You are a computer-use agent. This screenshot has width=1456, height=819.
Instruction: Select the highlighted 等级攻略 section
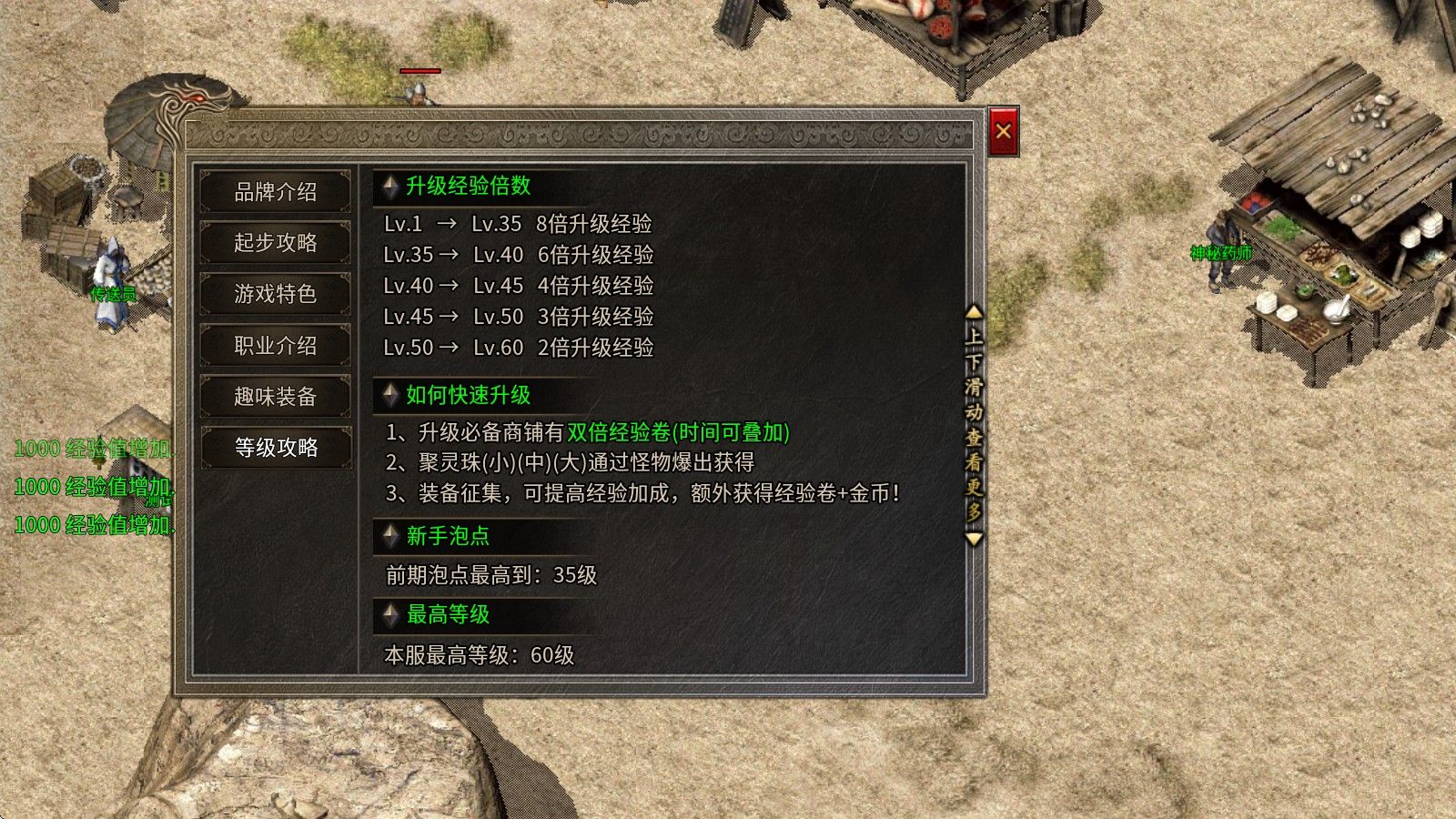coord(275,448)
